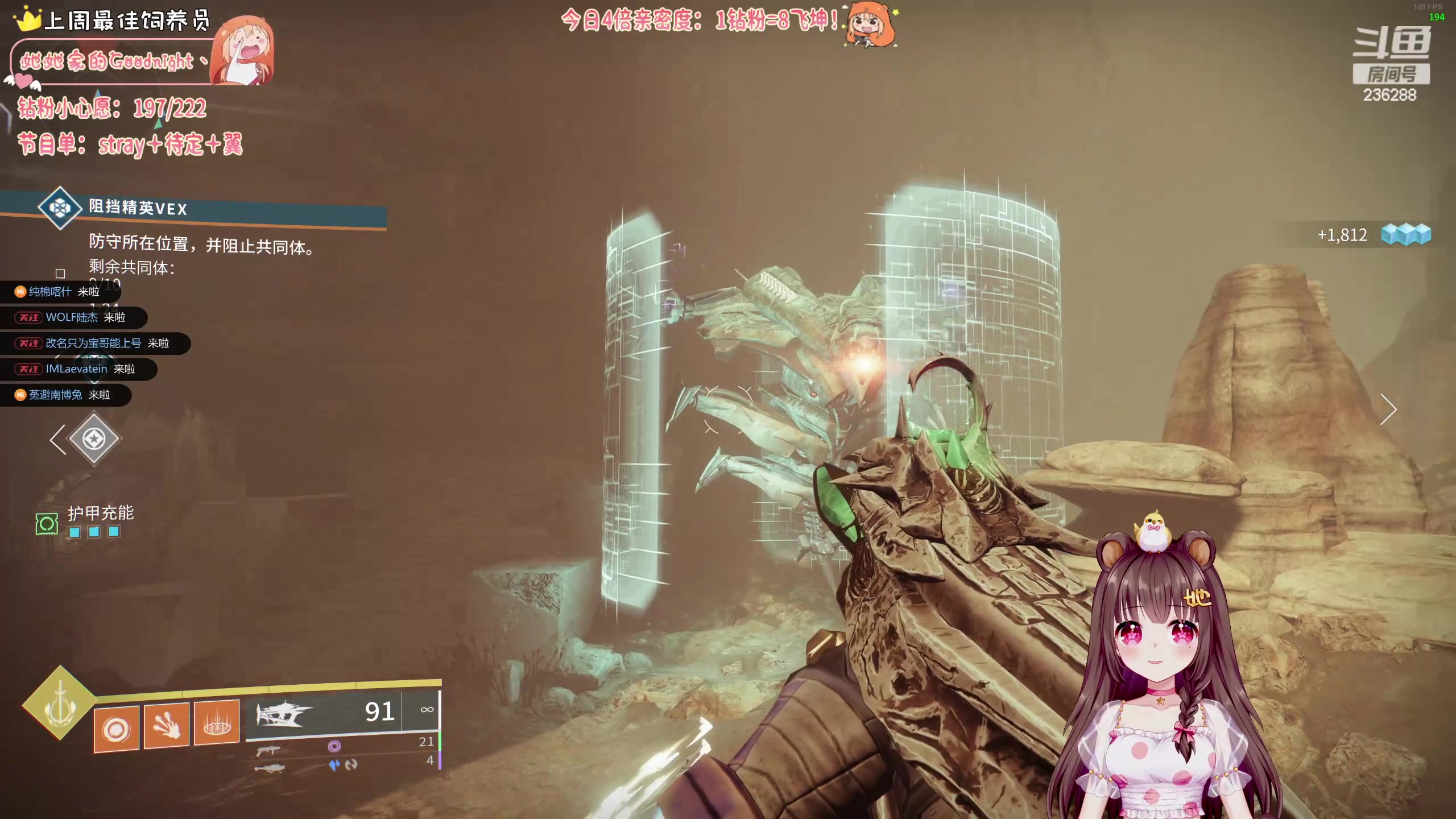Open WOLF陆杰 entry in stream chat
1456x819 pixels.
point(72,317)
